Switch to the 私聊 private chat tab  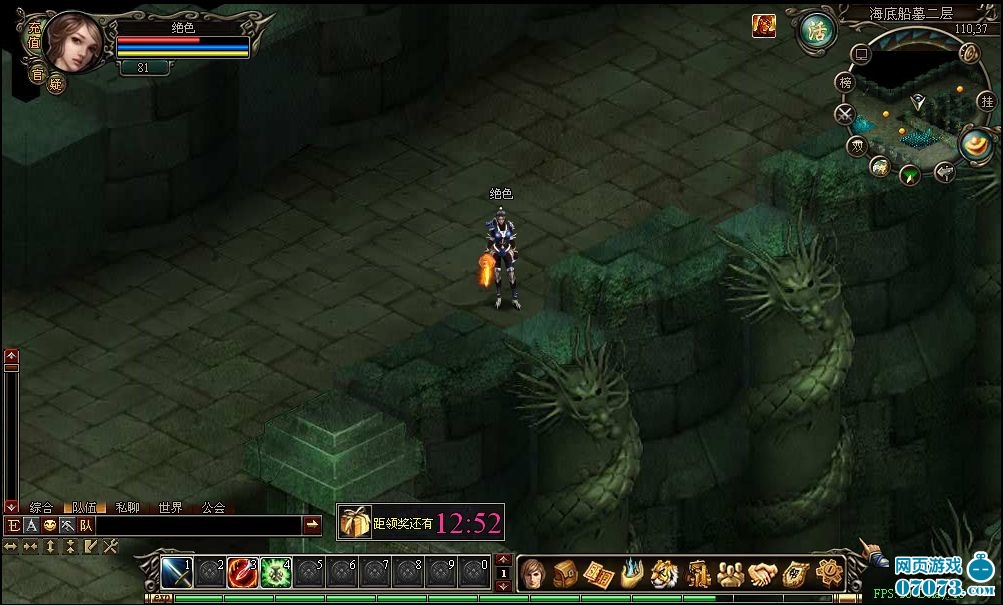coord(127,508)
